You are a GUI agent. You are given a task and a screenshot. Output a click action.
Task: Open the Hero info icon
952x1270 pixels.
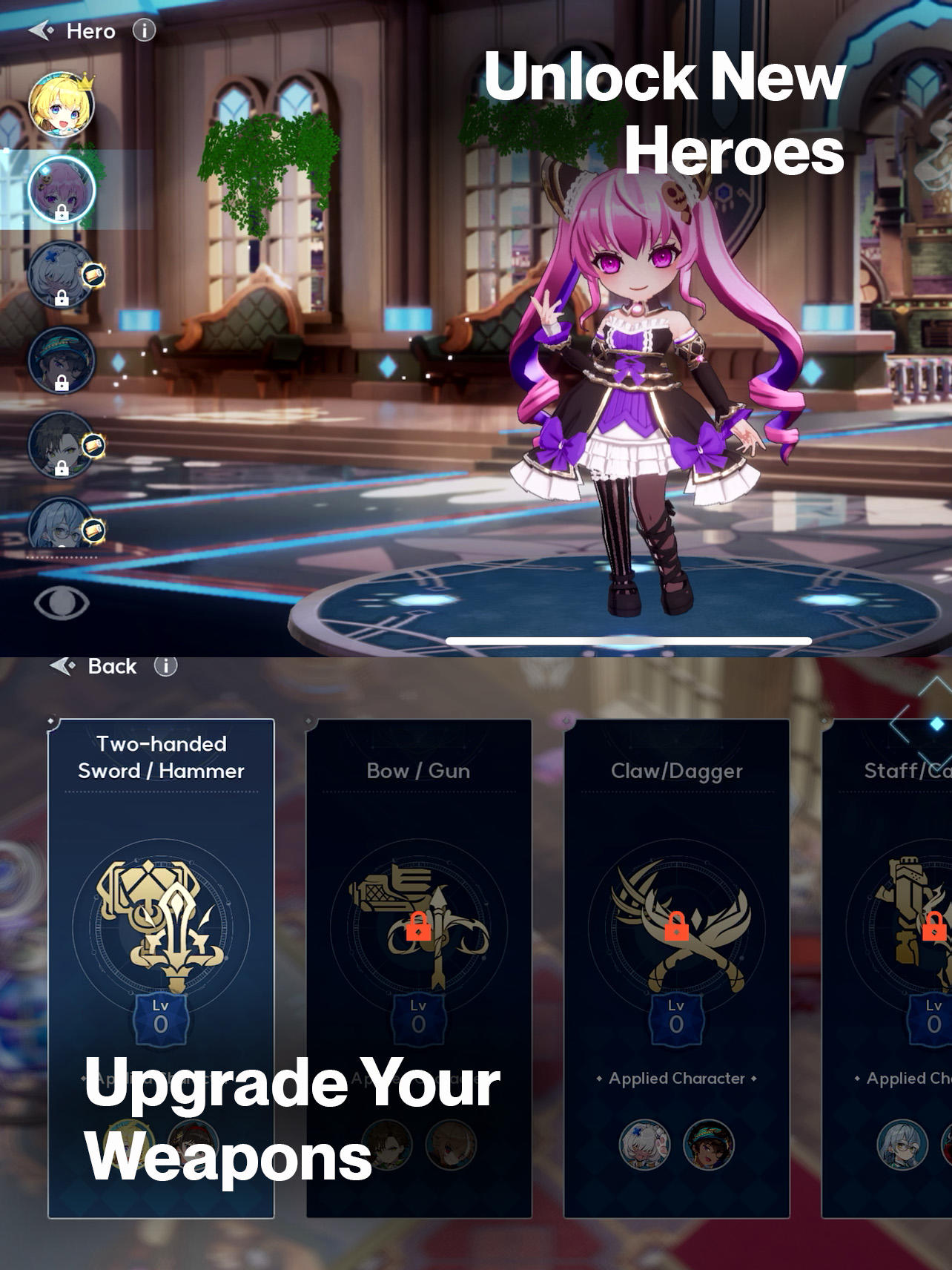tap(143, 31)
